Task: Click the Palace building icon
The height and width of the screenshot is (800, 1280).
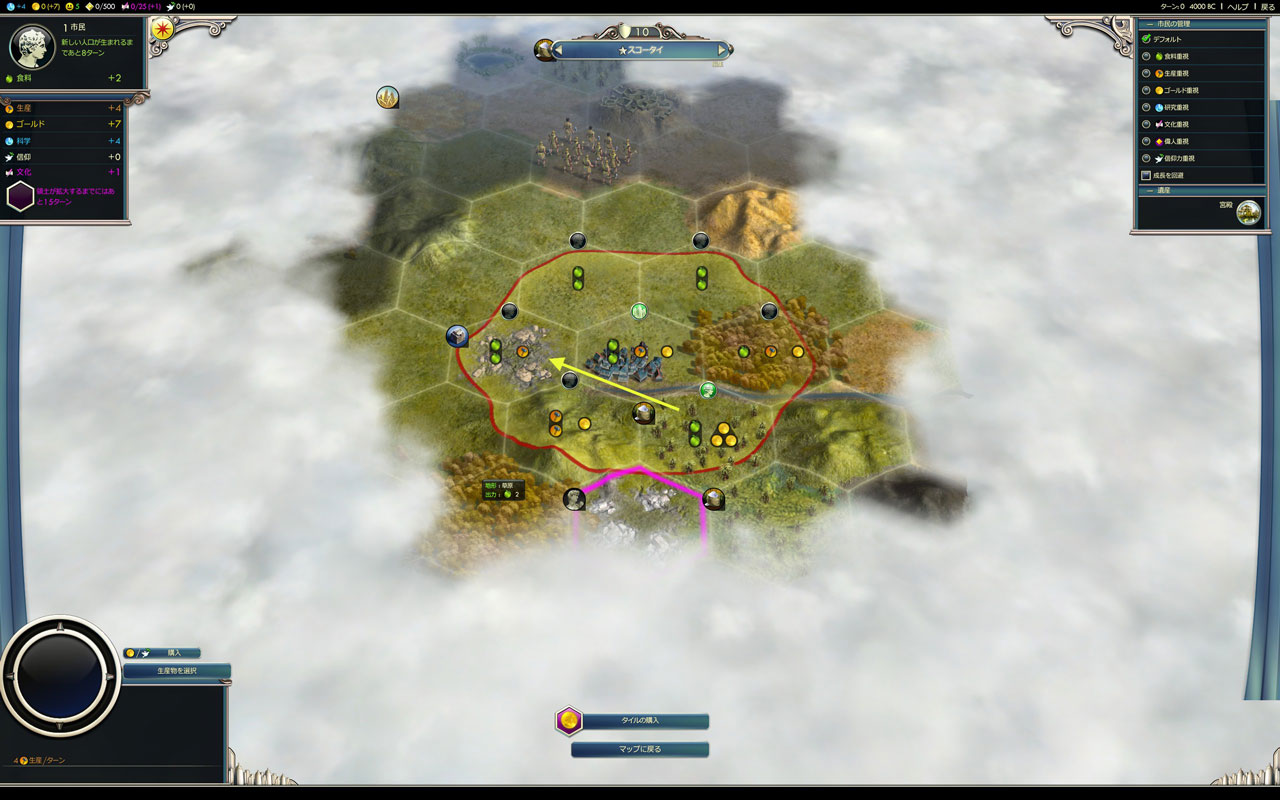Action: [1247, 212]
